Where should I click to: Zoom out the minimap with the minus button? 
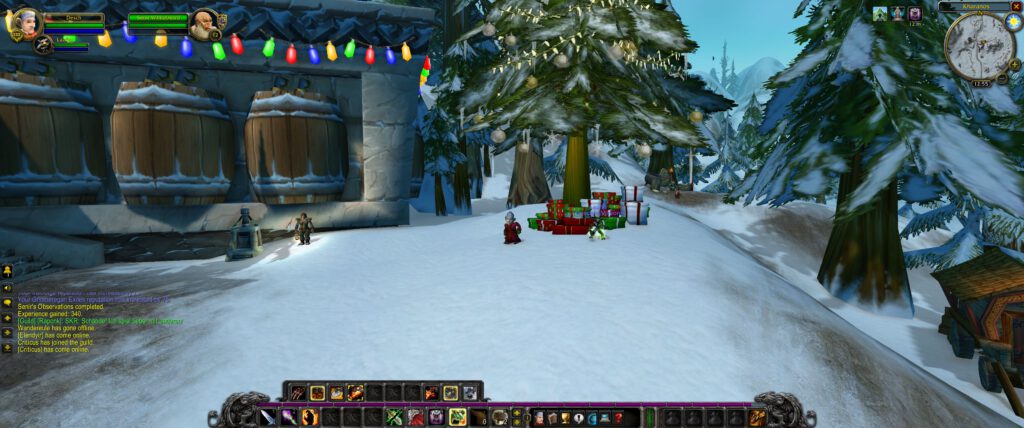click(1001, 77)
